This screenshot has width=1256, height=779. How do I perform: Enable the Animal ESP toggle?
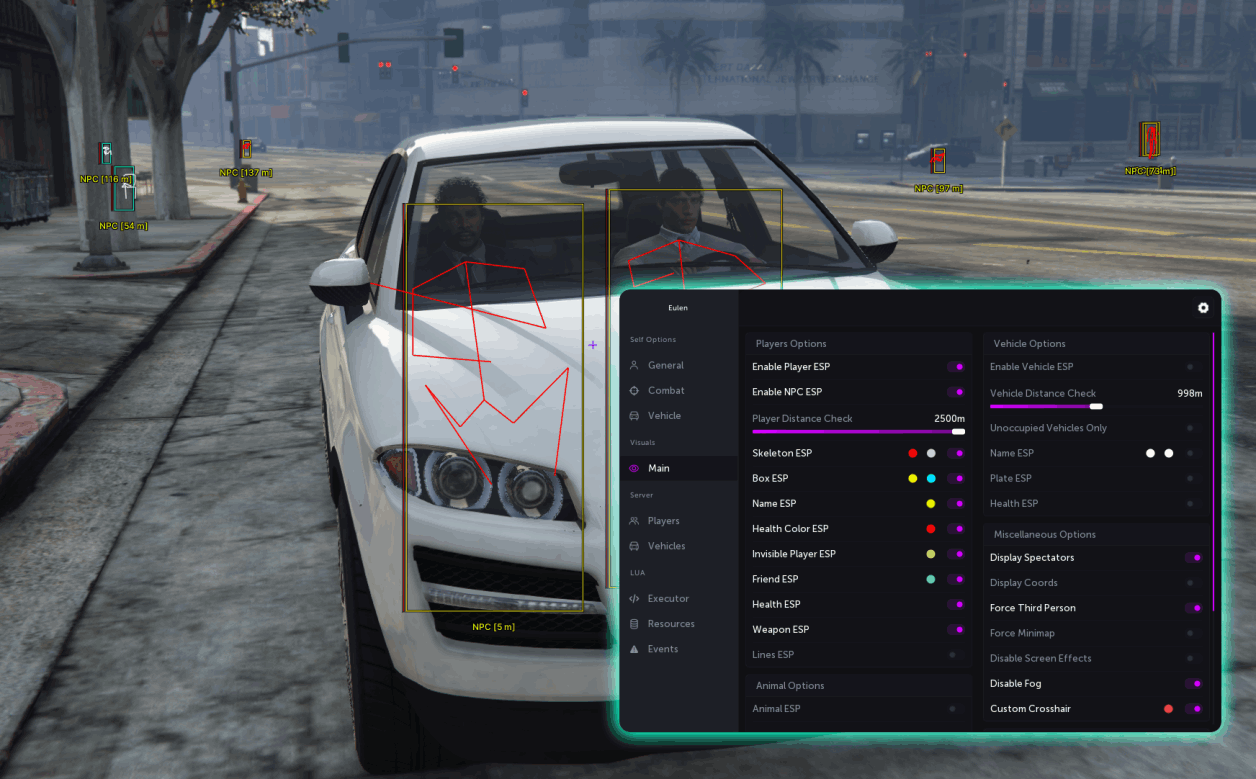pos(952,709)
